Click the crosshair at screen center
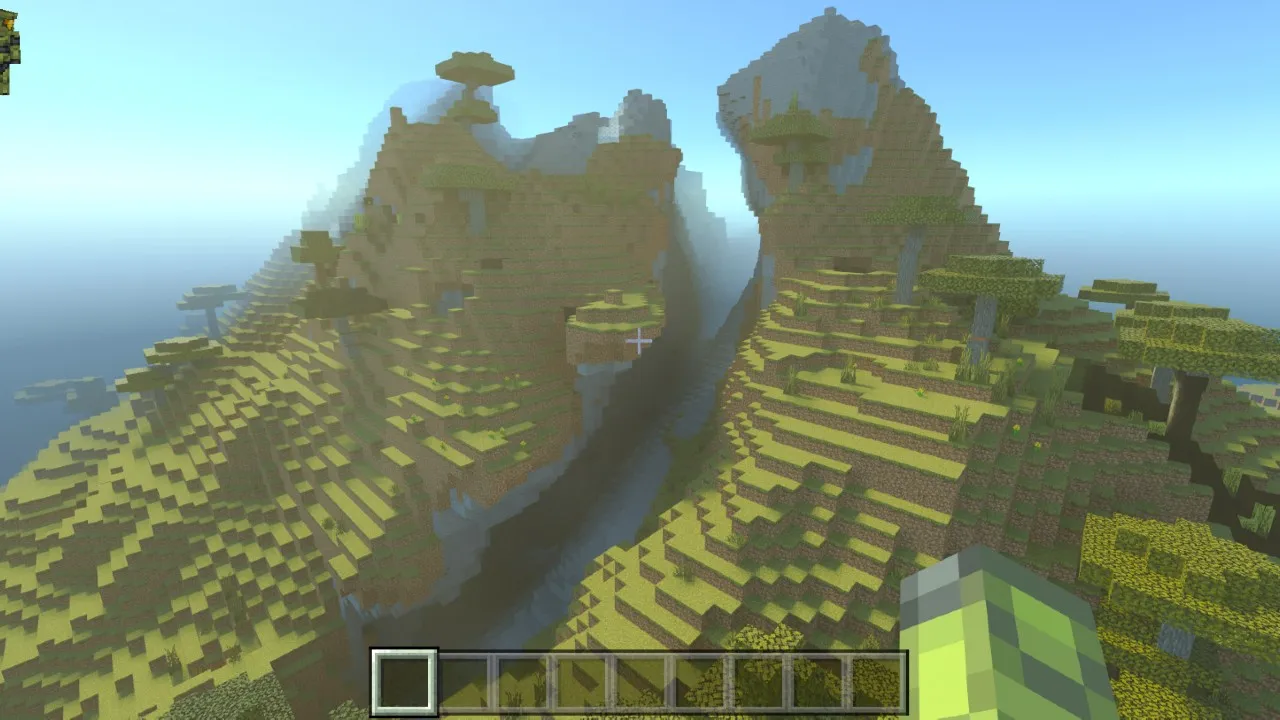The width and height of the screenshot is (1280, 720). click(640, 340)
